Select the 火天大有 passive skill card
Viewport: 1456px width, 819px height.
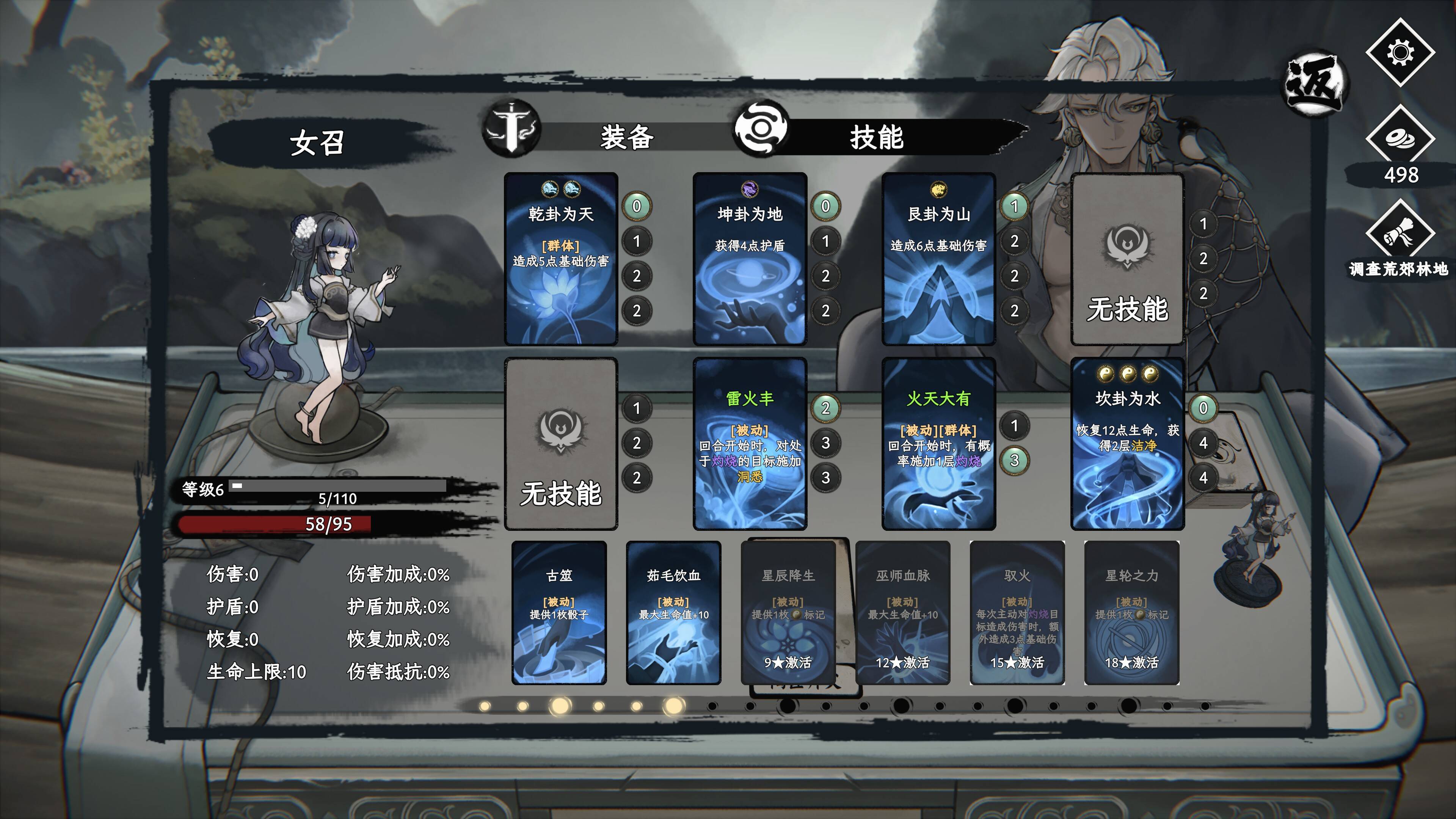click(x=938, y=444)
